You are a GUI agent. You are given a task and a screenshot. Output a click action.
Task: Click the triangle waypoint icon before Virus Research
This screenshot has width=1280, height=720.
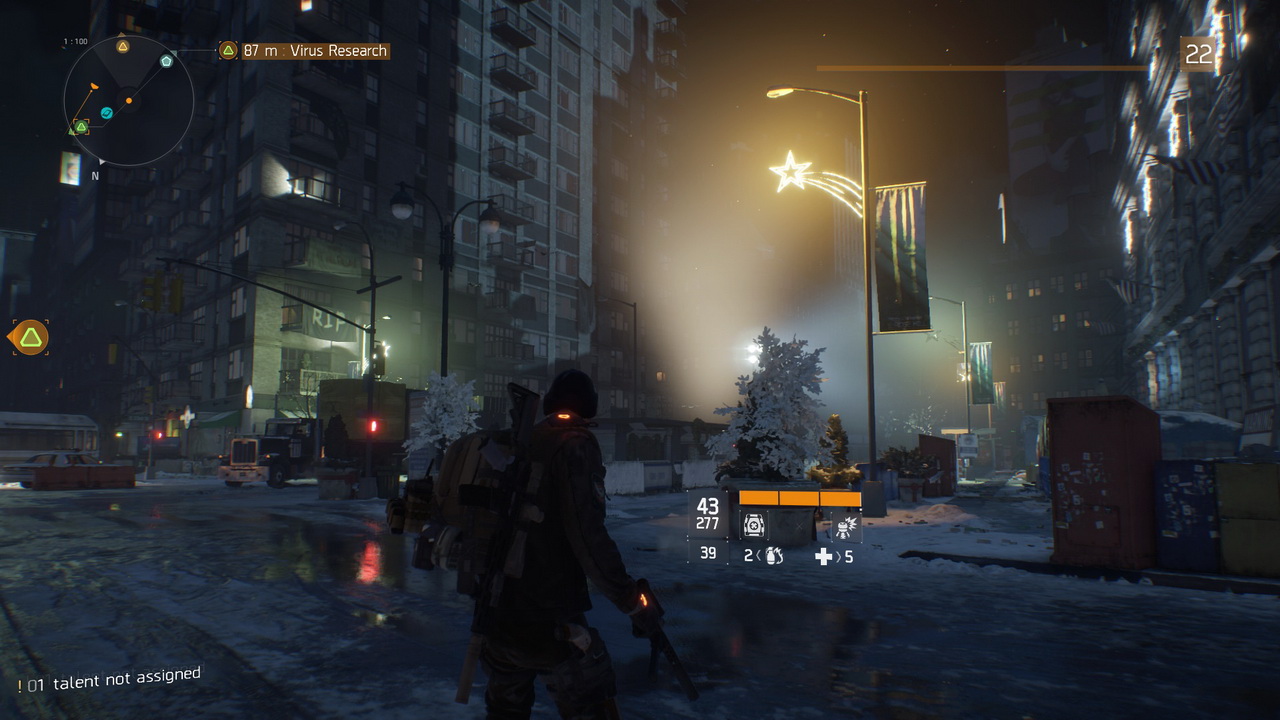(x=226, y=49)
